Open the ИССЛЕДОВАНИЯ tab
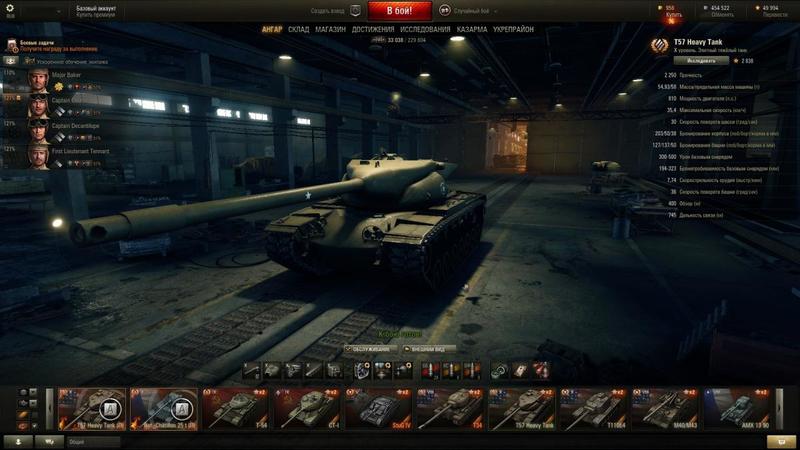Image resolution: width=800 pixels, height=450 pixels. (425, 30)
